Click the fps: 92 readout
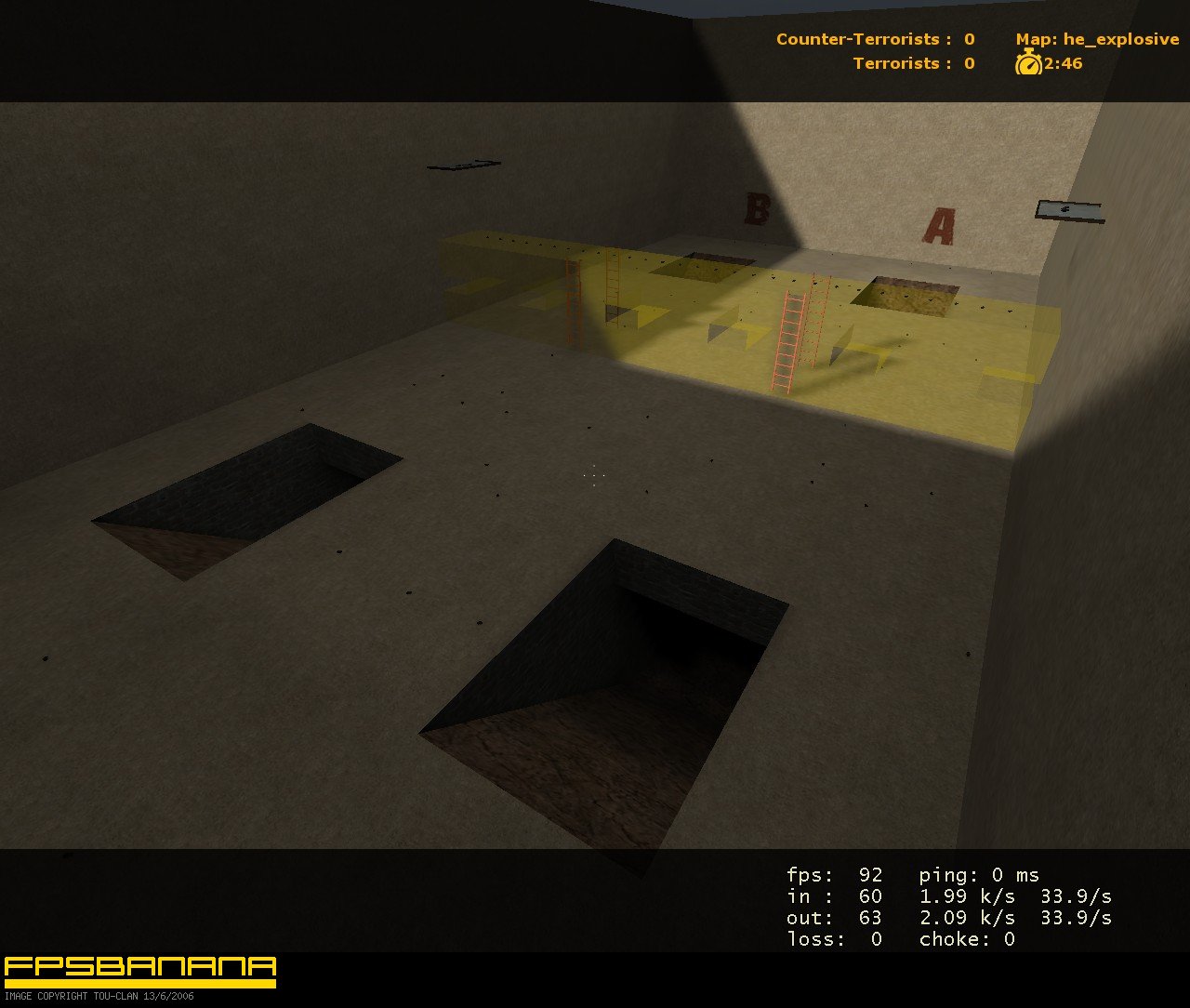 click(831, 875)
